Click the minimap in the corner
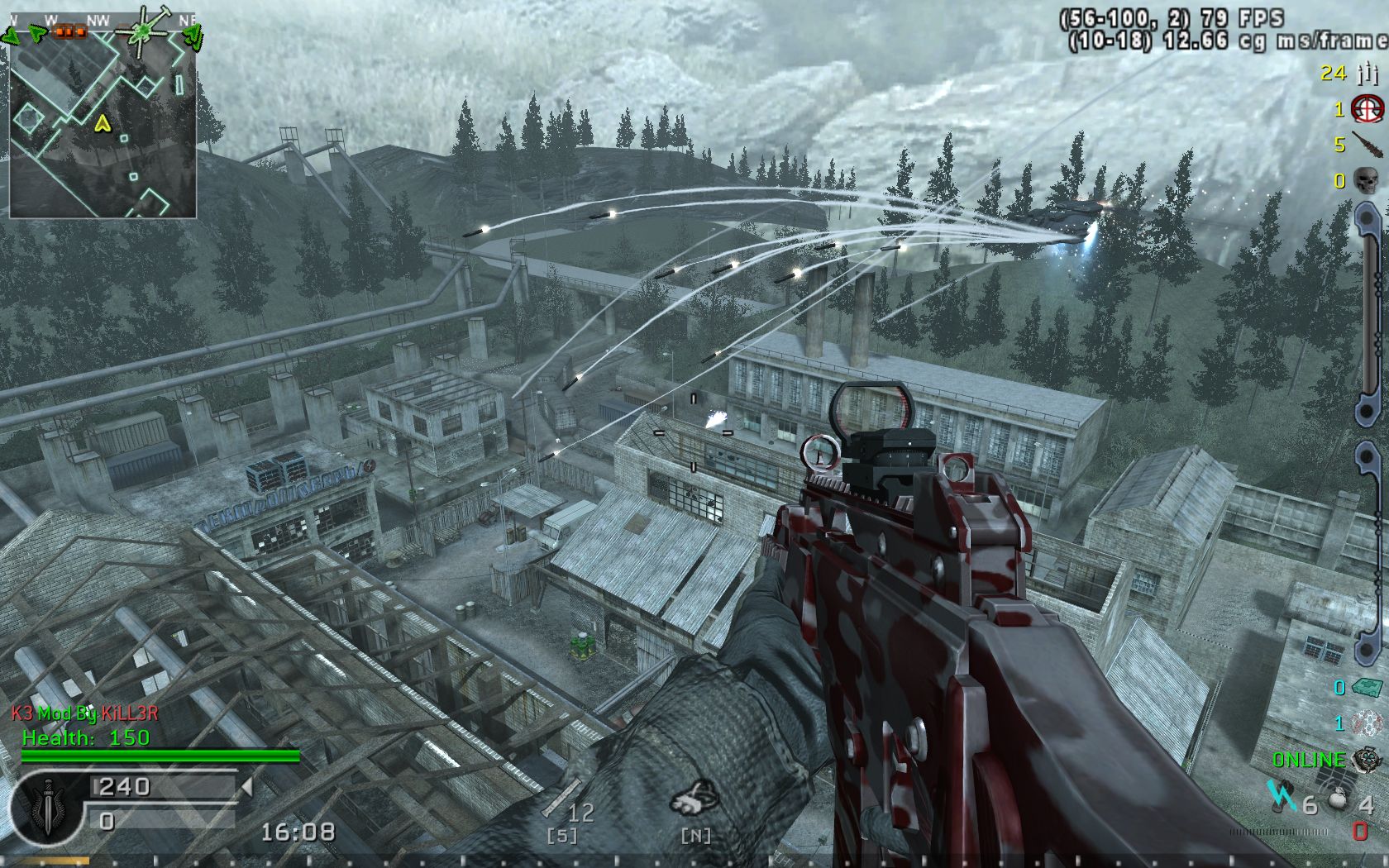The height and width of the screenshot is (868, 1389). coord(103,124)
